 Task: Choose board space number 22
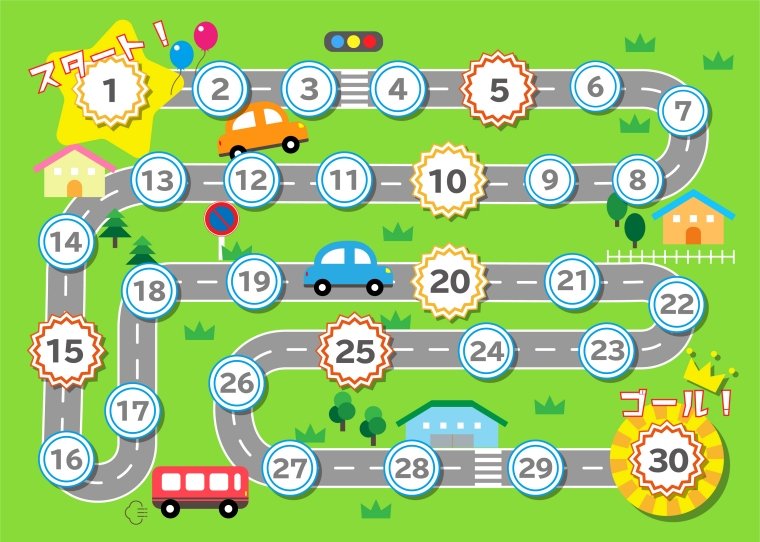[677, 304]
